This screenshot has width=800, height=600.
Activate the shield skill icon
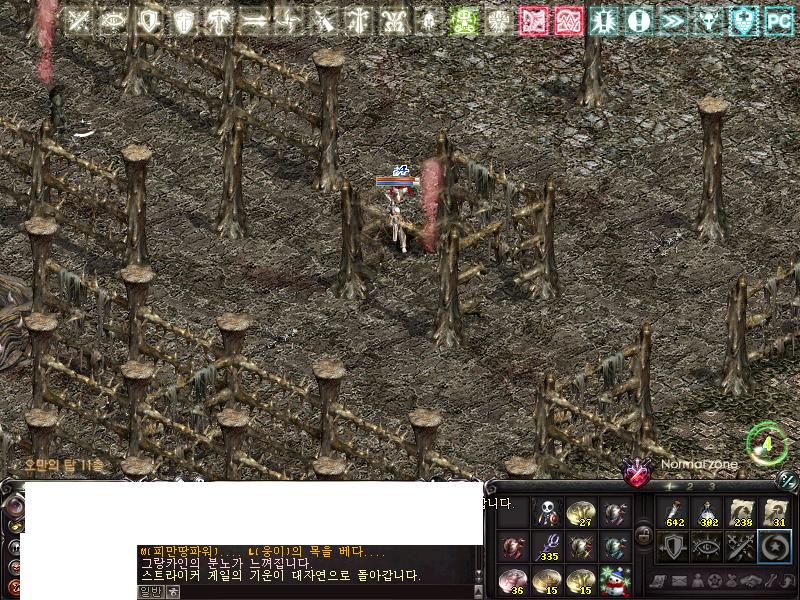[675, 547]
